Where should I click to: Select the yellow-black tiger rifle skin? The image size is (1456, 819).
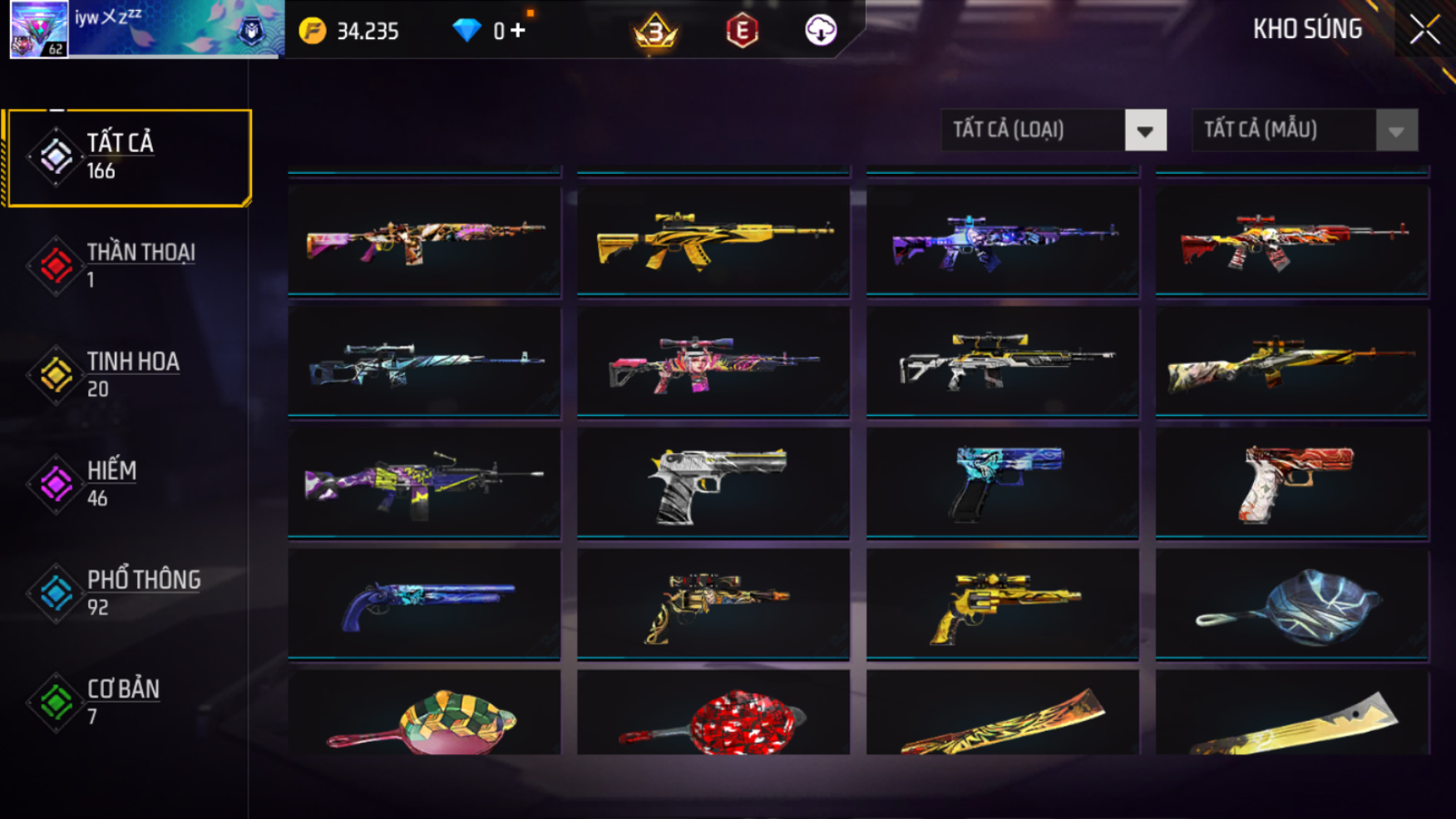pyautogui.click(x=713, y=239)
